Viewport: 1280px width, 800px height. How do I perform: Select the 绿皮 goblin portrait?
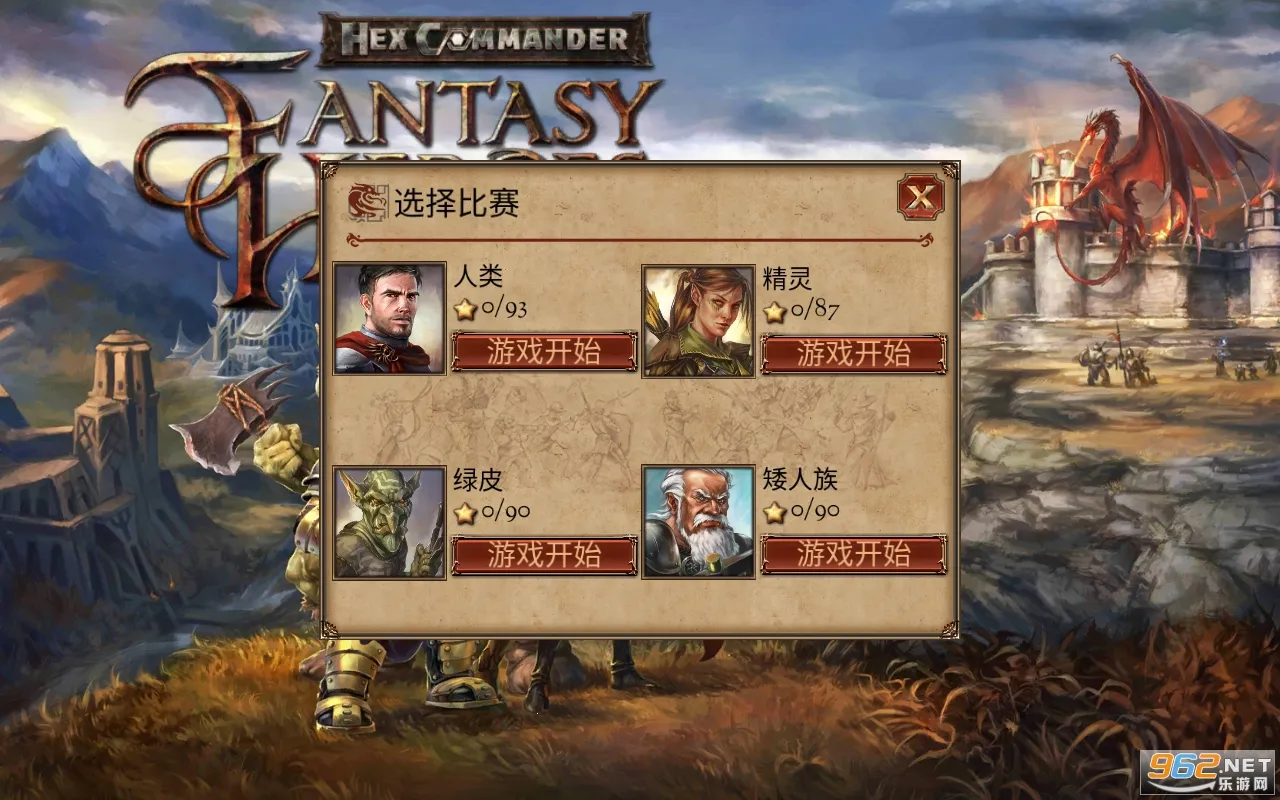point(389,523)
